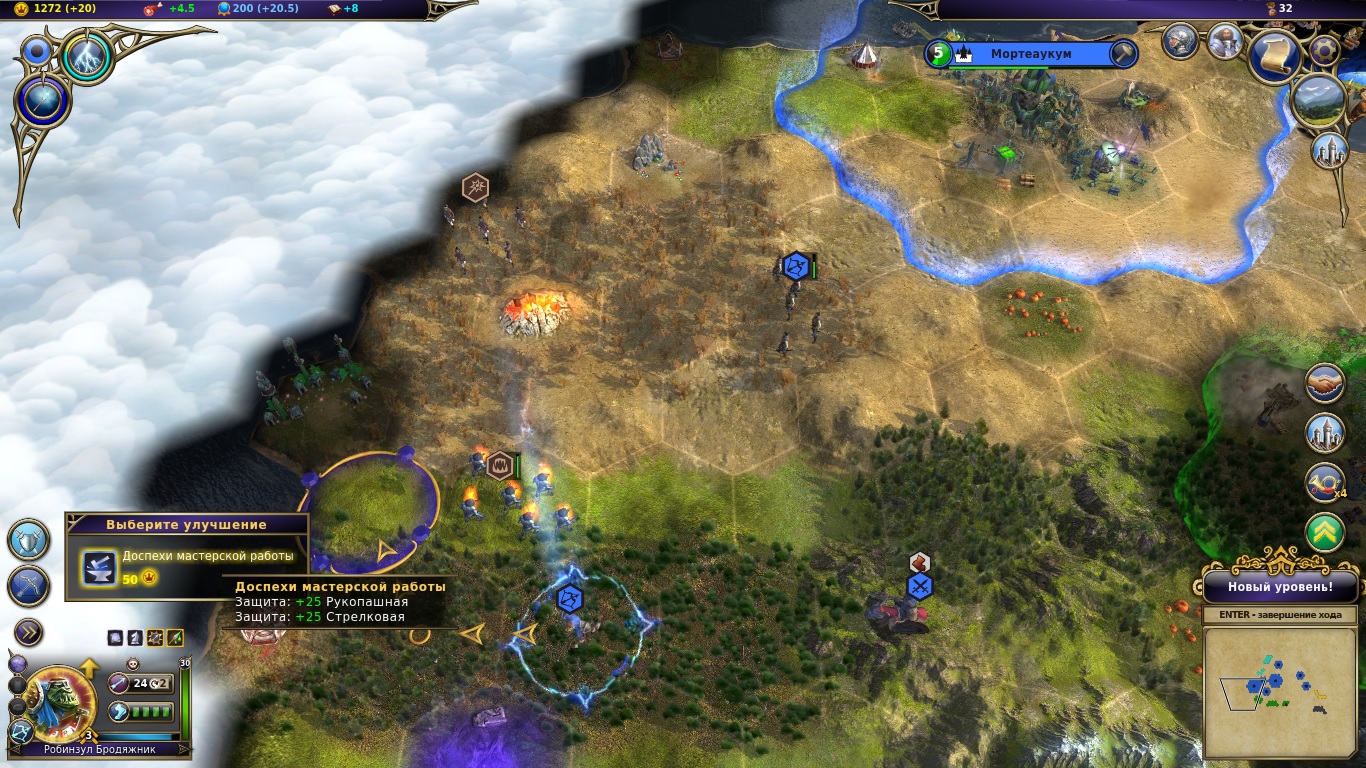Click the helmeted knight icon
The image size is (1366, 768).
pos(1181,41)
